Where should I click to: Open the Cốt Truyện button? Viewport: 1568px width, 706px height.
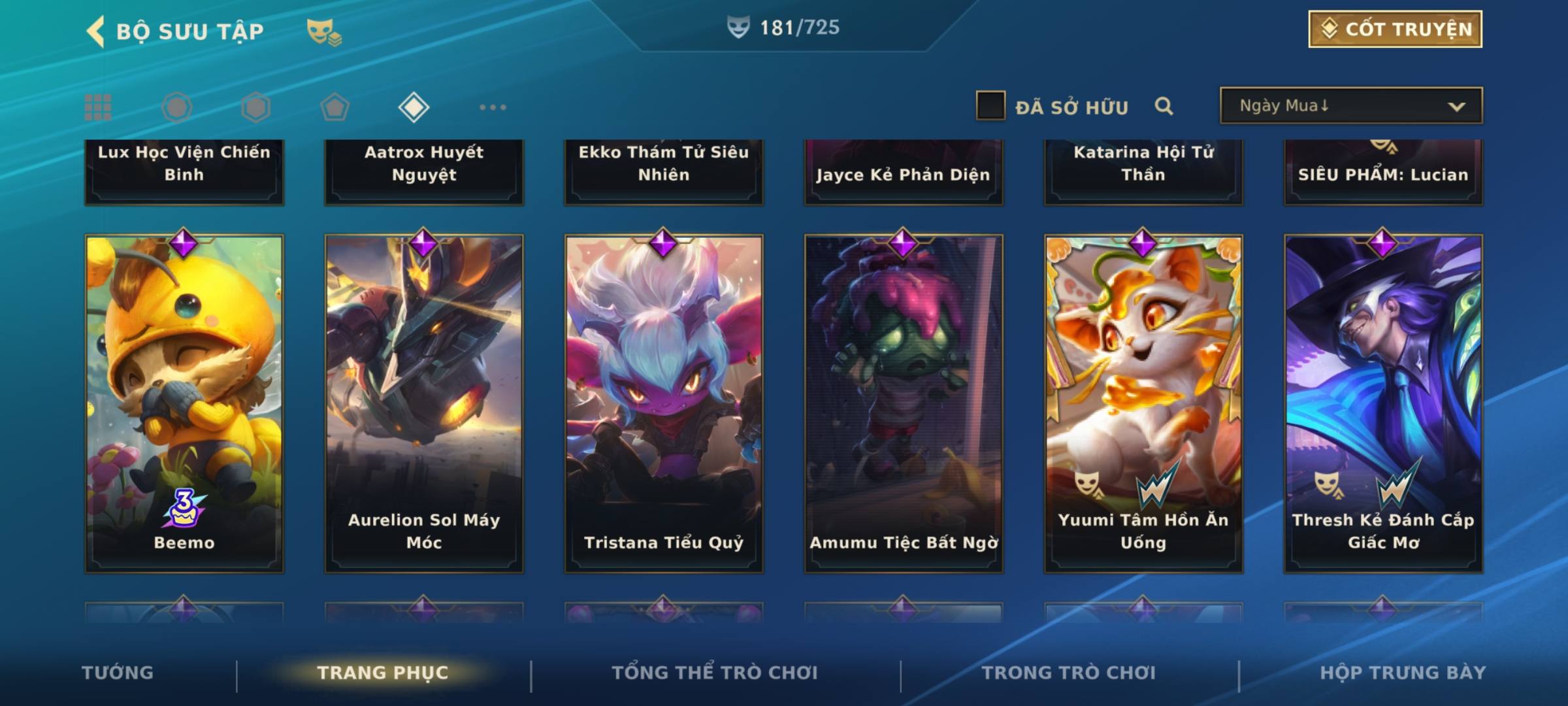[1395, 29]
